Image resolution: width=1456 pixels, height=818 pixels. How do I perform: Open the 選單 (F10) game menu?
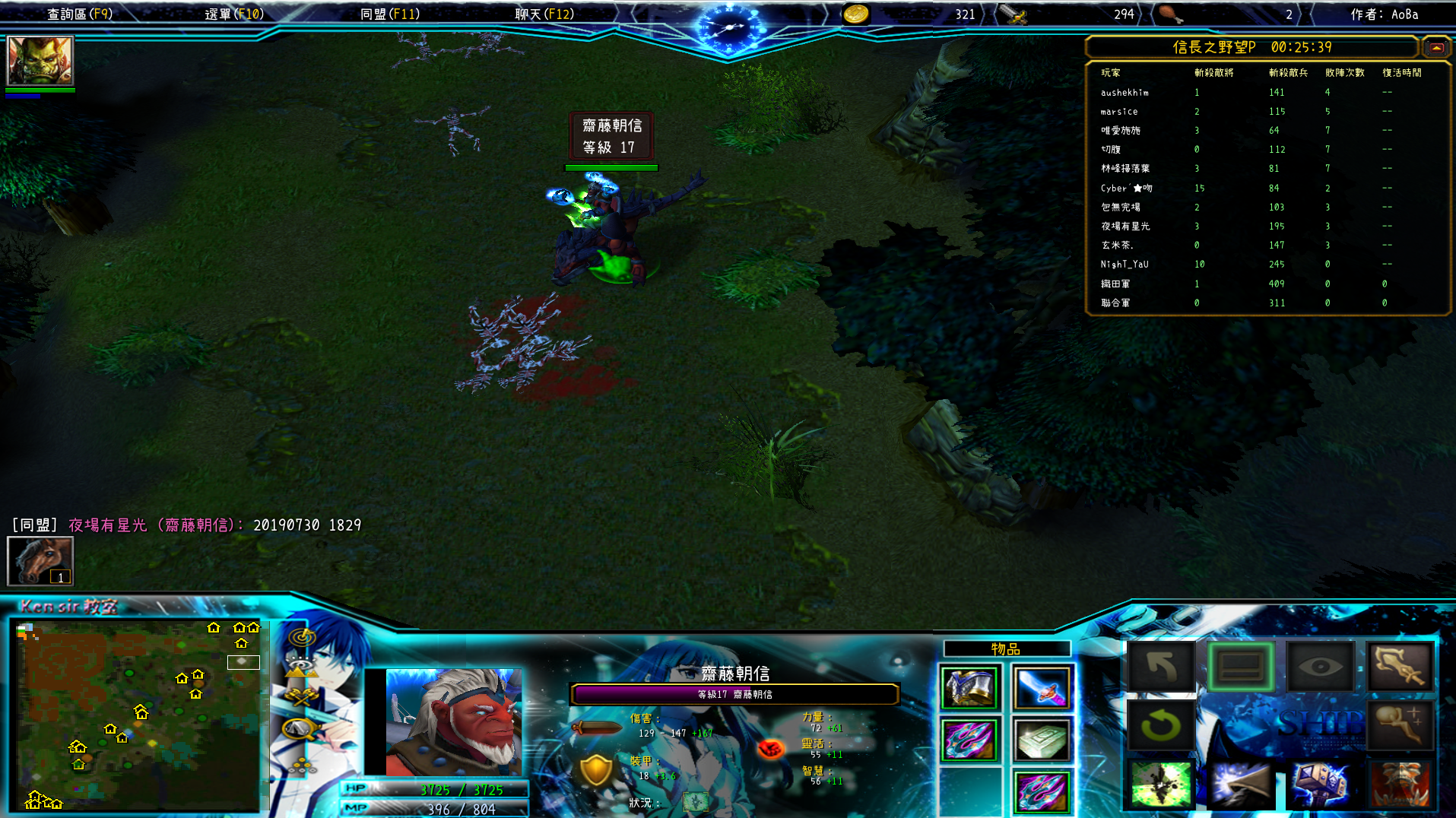234,14
